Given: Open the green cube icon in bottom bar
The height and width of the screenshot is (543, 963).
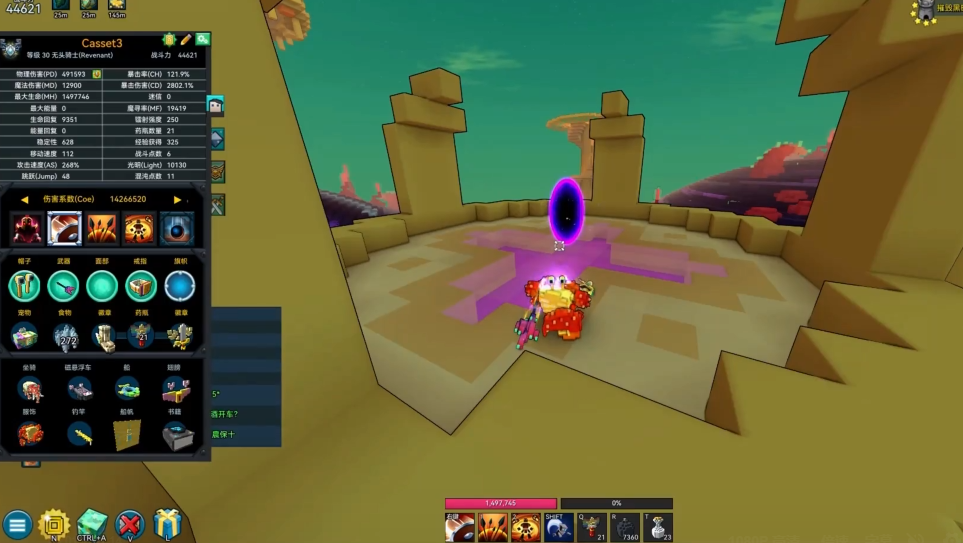Looking at the screenshot, I should pos(91,523).
